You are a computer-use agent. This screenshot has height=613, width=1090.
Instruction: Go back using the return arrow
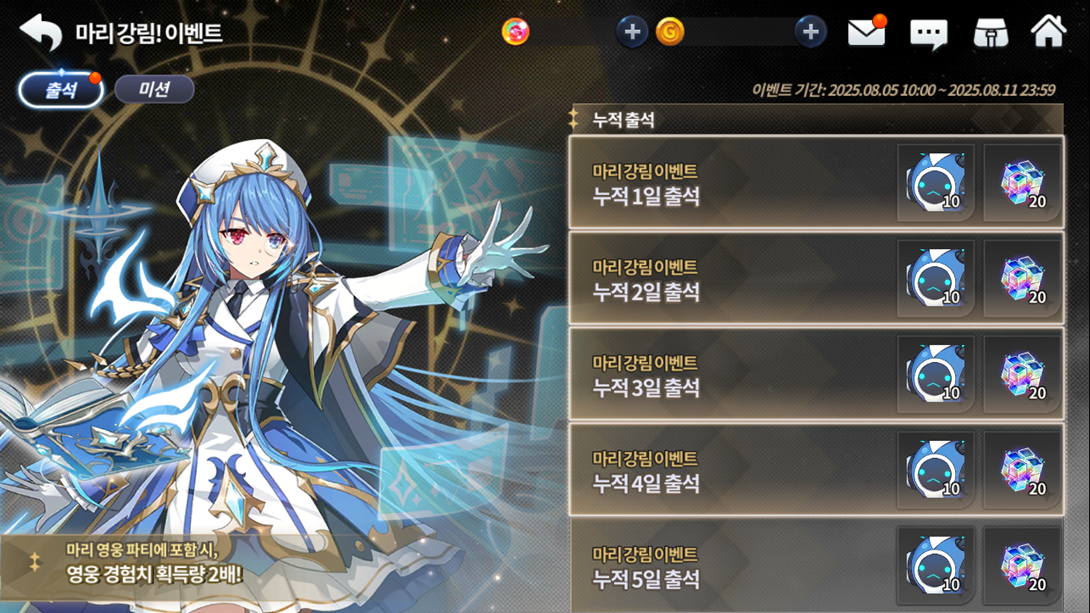point(41,32)
